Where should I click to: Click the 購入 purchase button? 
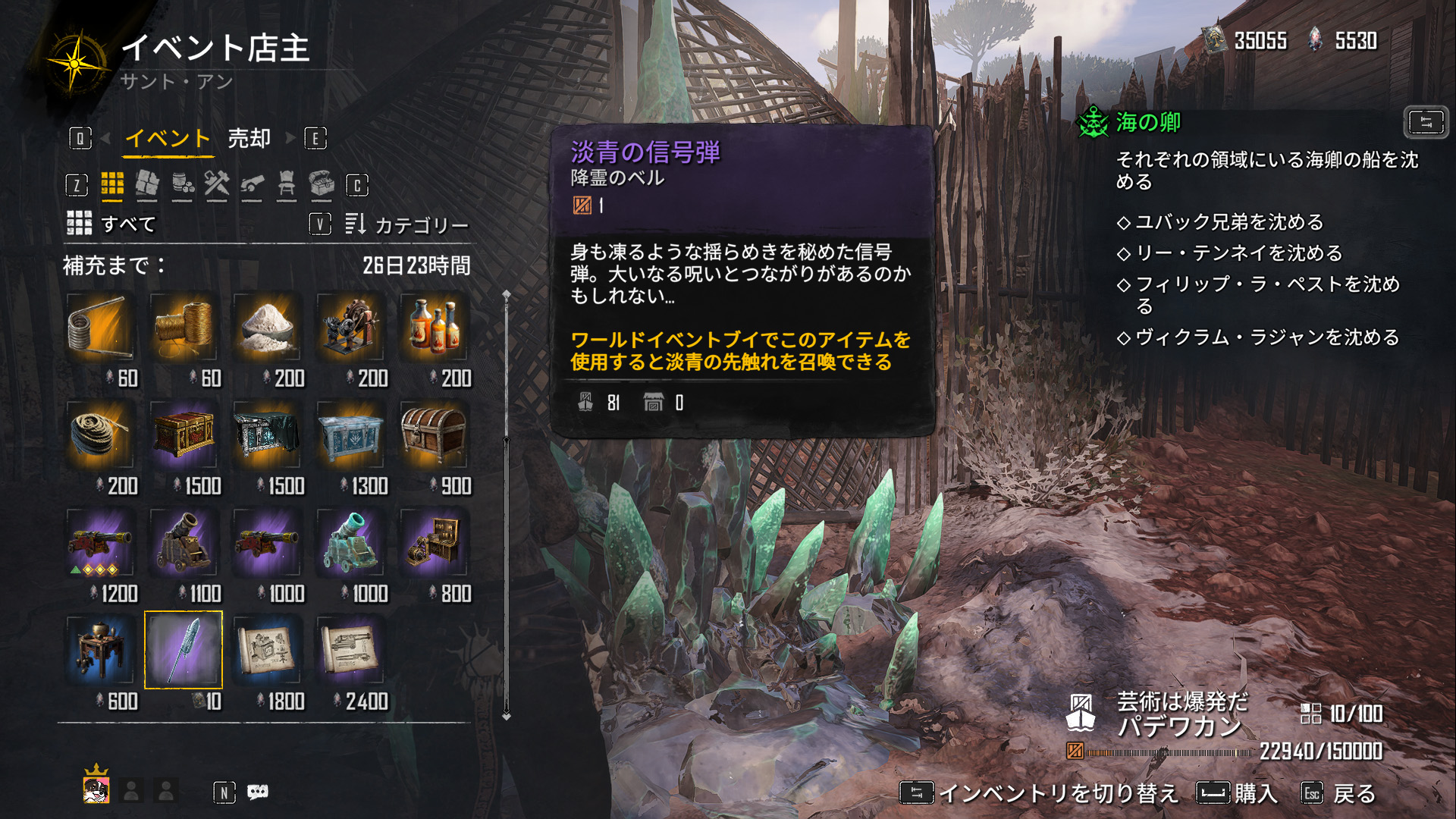point(1238,794)
